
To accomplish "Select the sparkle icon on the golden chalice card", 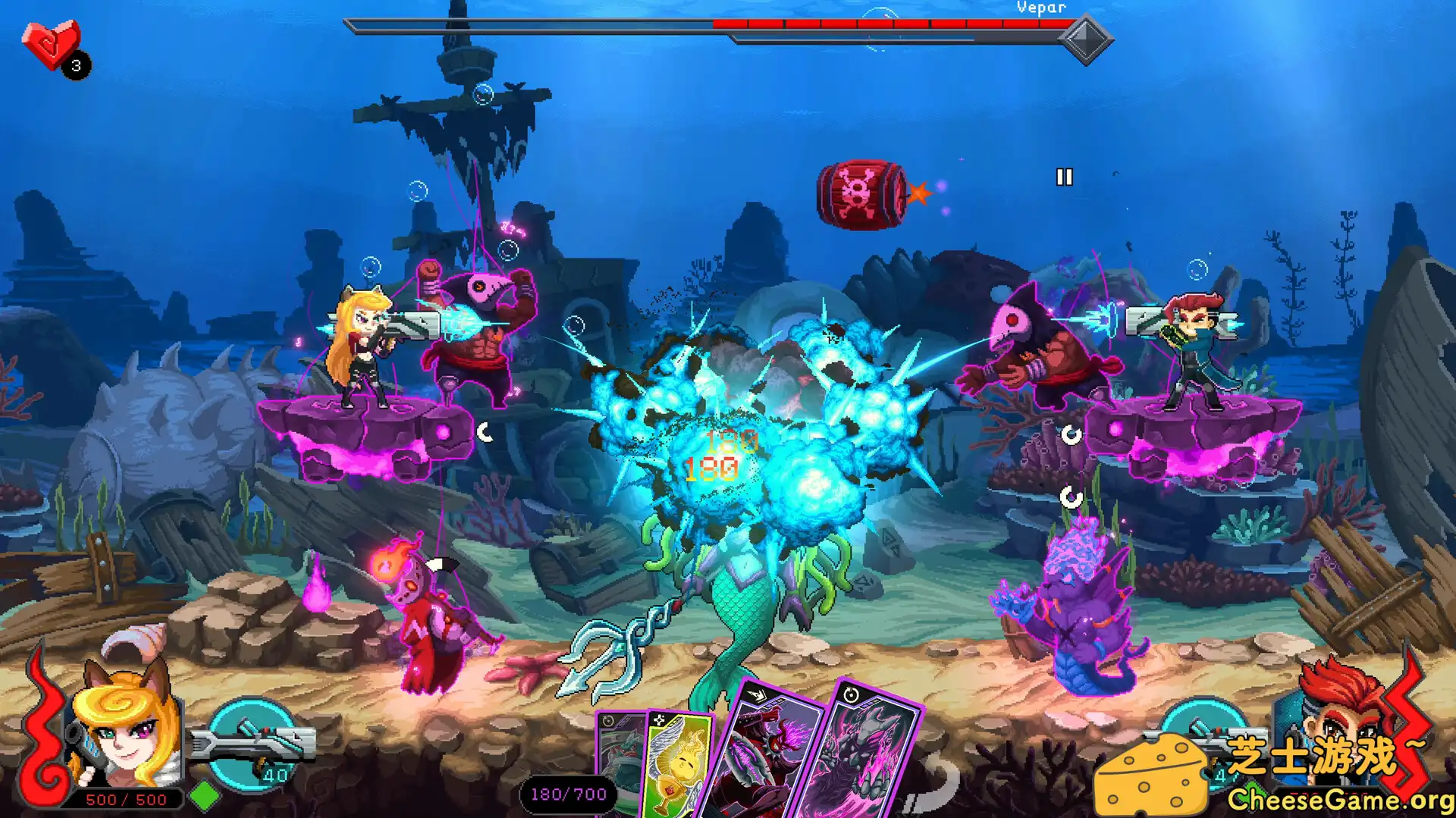I will click(660, 719).
